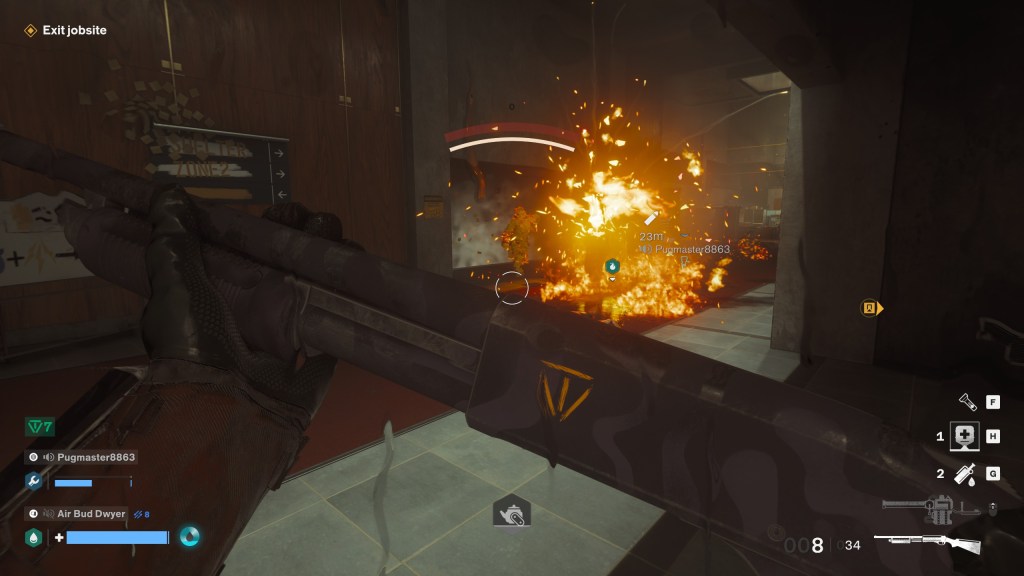Click the Exit jobsite objective tracker
1024x576 pixels.
(66, 31)
